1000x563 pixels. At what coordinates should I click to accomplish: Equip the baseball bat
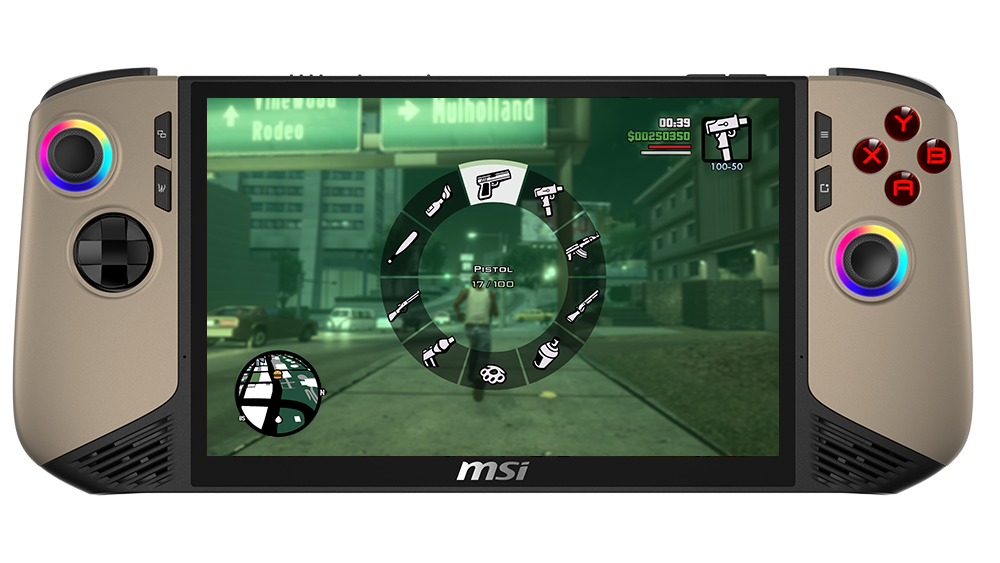point(402,246)
